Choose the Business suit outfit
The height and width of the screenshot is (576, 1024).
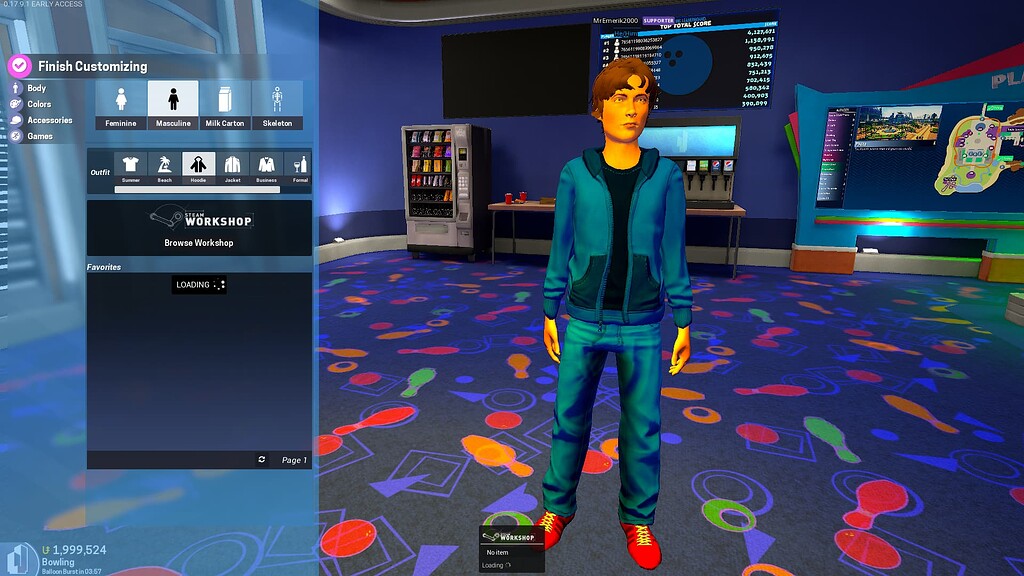pyautogui.click(x=266, y=166)
